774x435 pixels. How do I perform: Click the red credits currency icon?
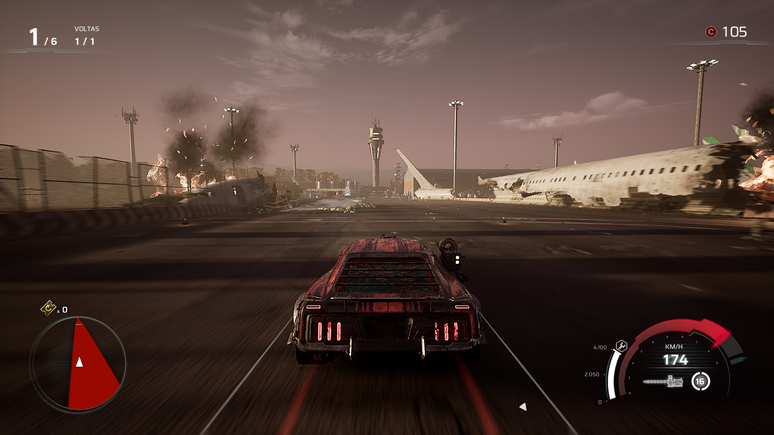pyautogui.click(x=710, y=32)
